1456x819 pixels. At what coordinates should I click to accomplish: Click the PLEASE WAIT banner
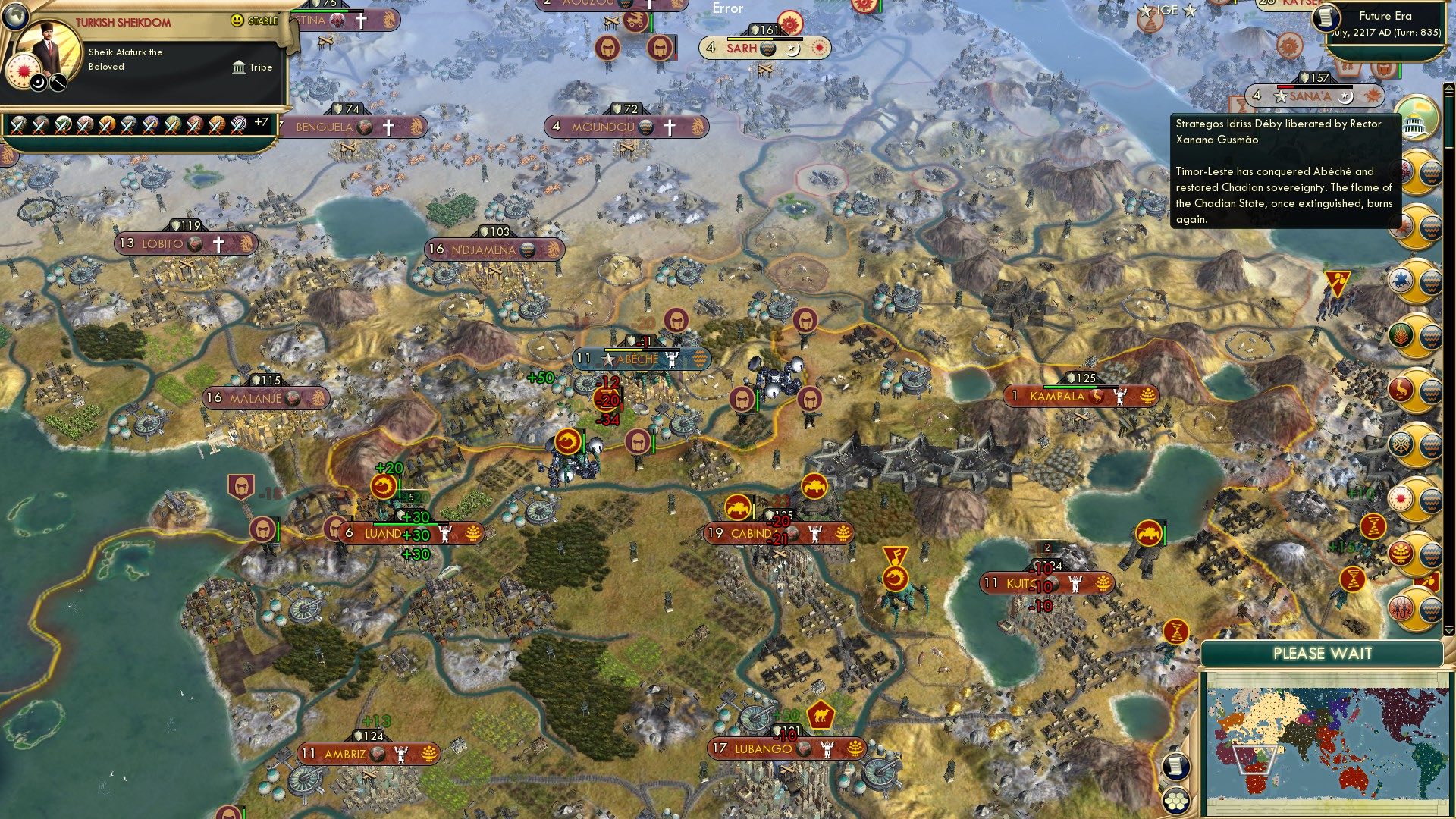point(1323,653)
